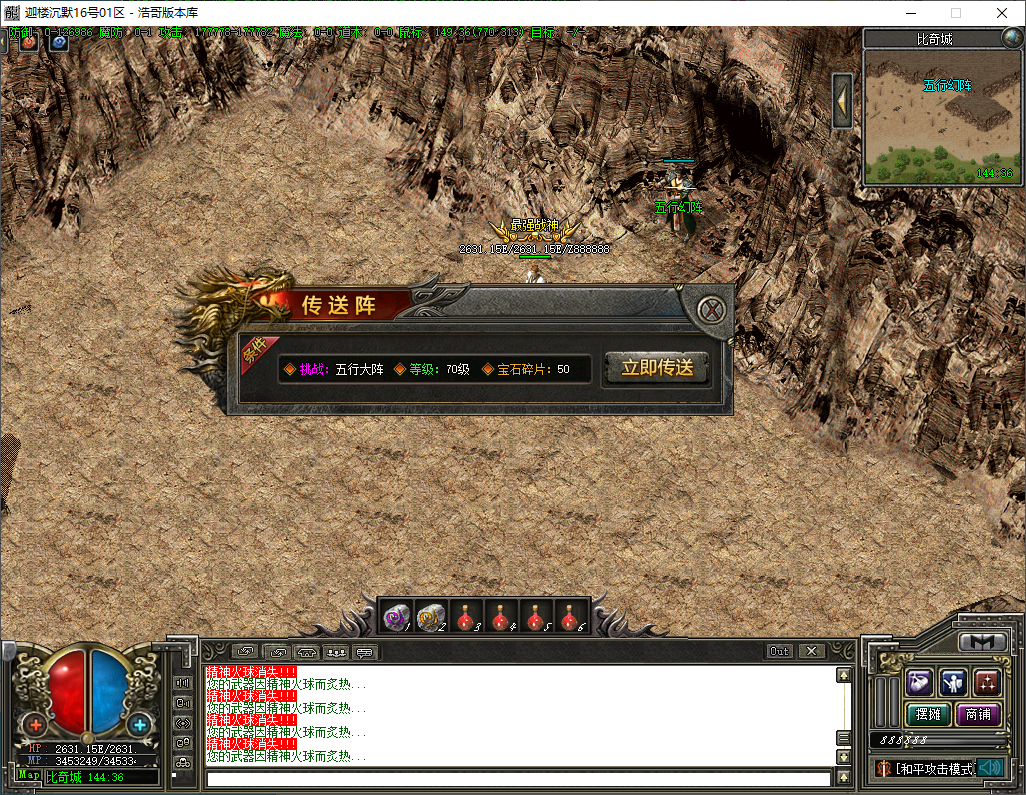
Task: Click the 立即传送 teleport button
Action: (x=657, y=368)
